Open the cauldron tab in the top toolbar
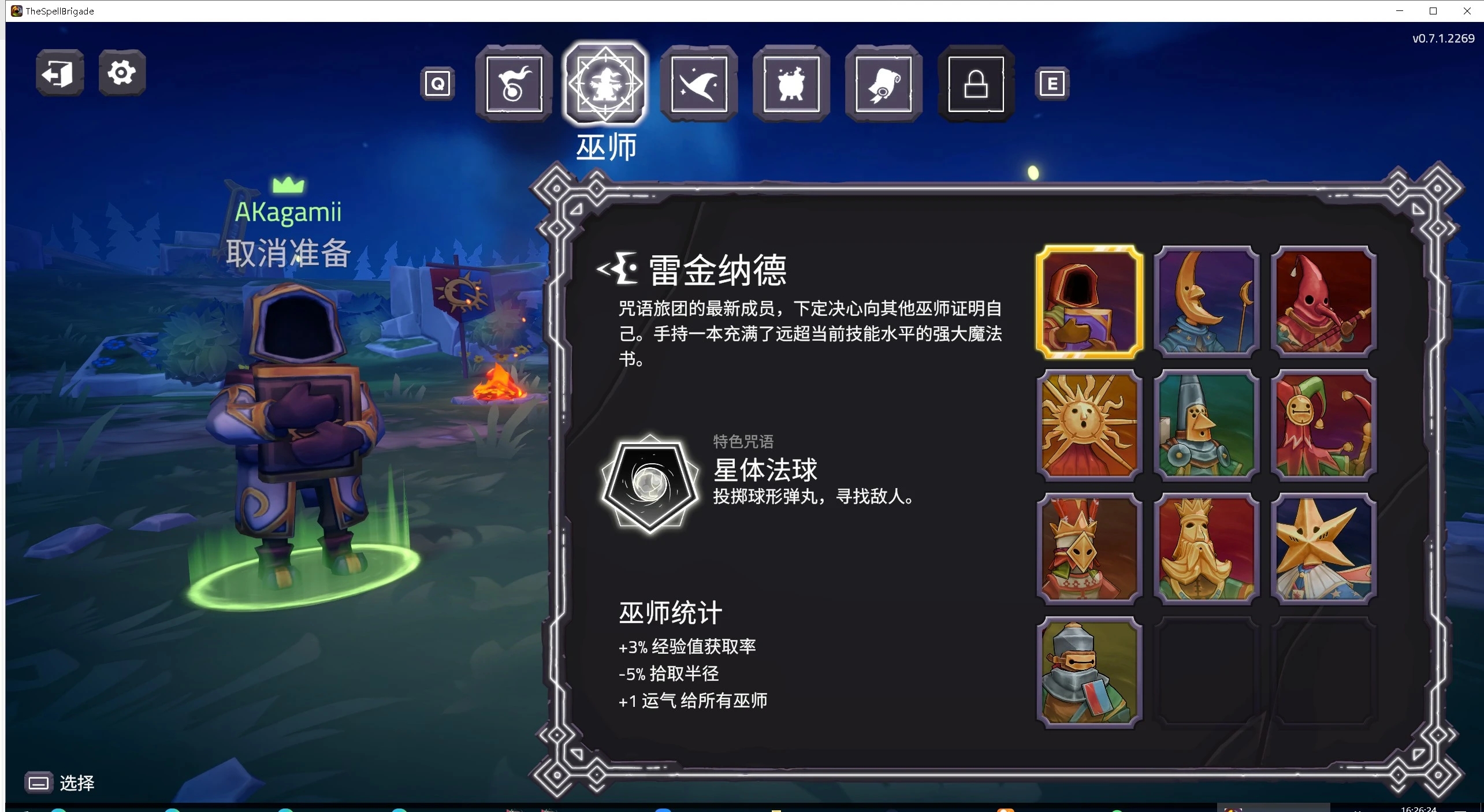This screenshot has height=812, width=1484. point(790,85)
